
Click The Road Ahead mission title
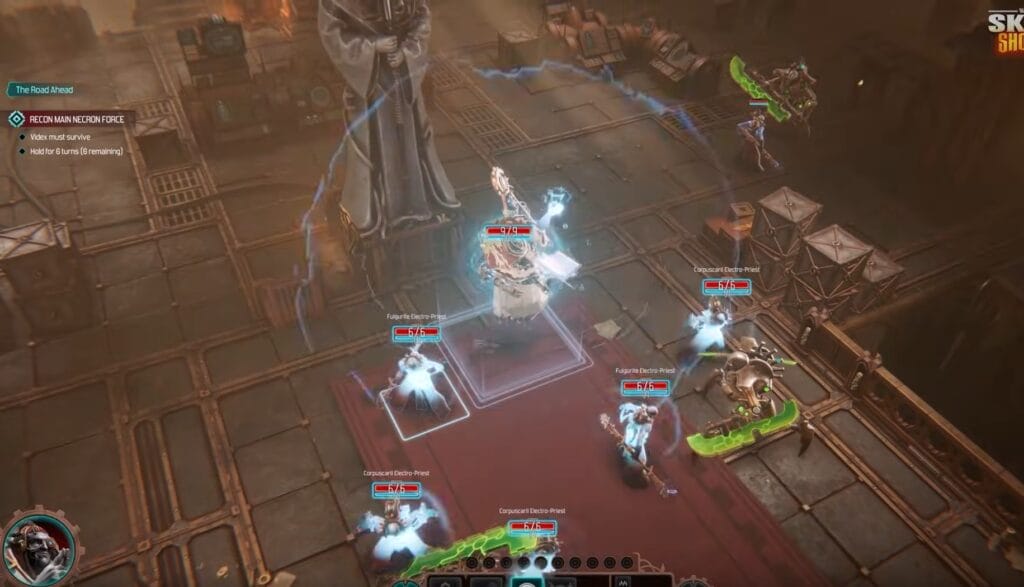click(44, 90)
